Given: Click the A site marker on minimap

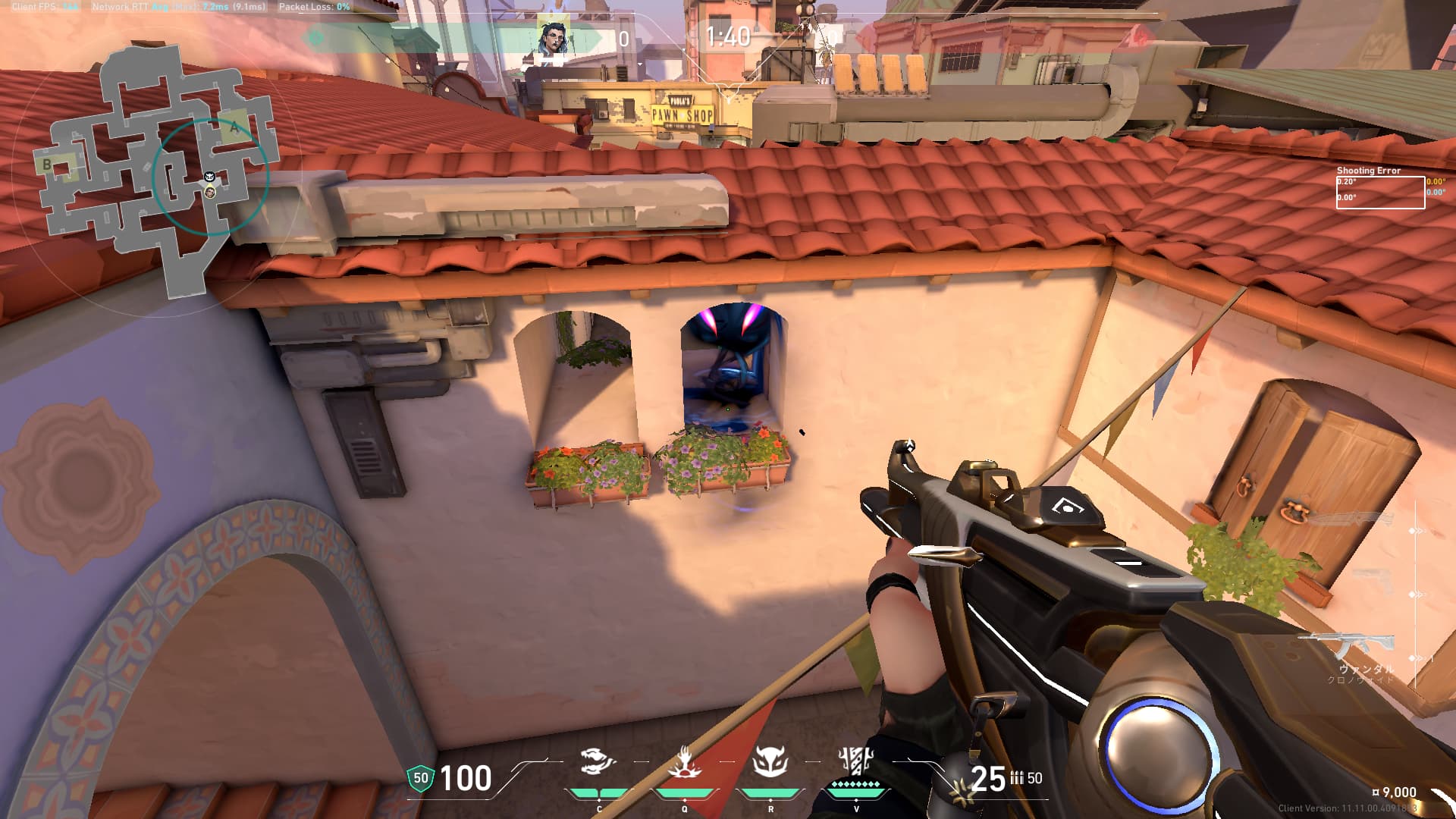Looking at the screenshot, I should coord(234,127).
